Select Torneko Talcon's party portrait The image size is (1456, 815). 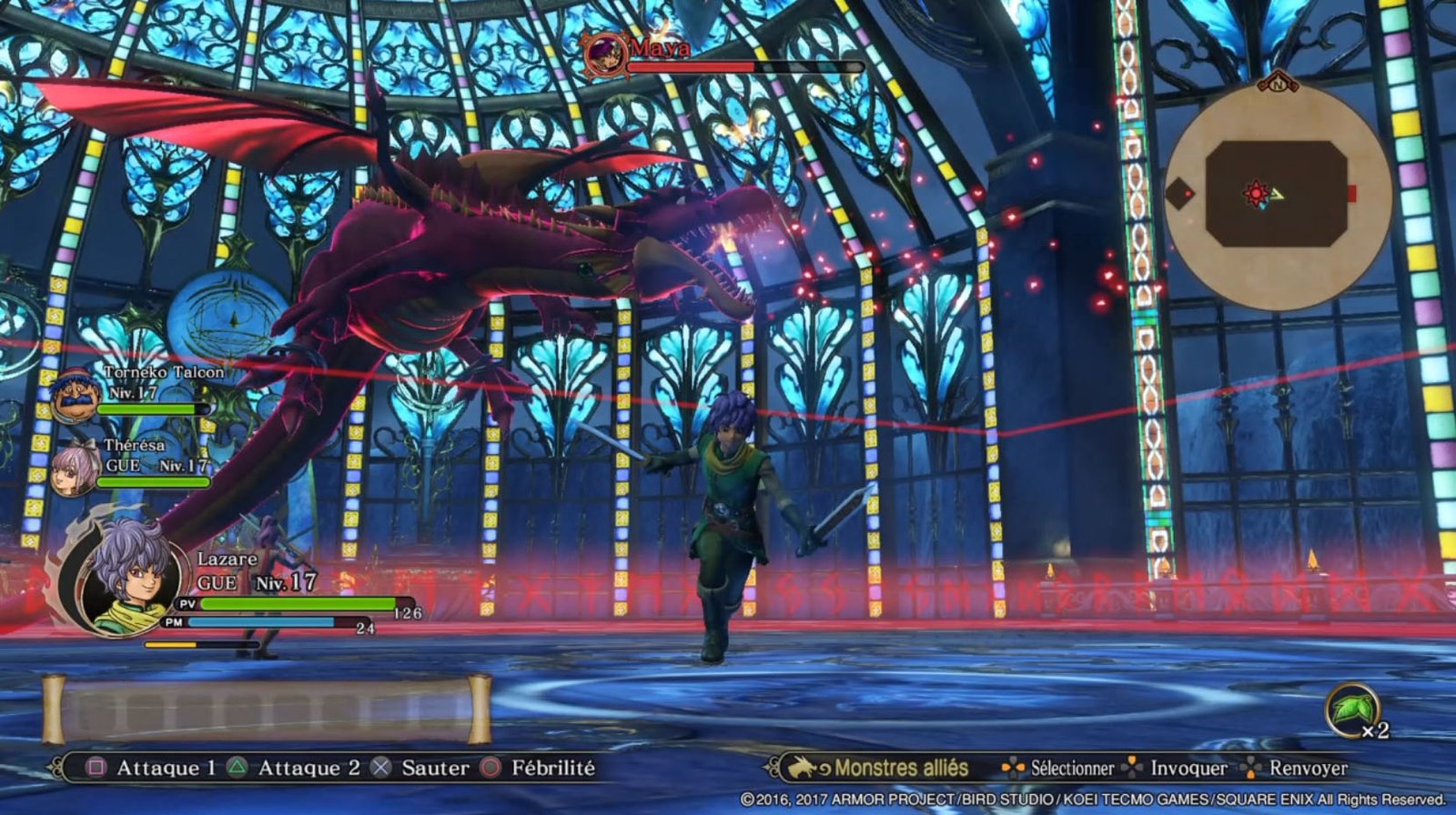(x=74, y=396)
